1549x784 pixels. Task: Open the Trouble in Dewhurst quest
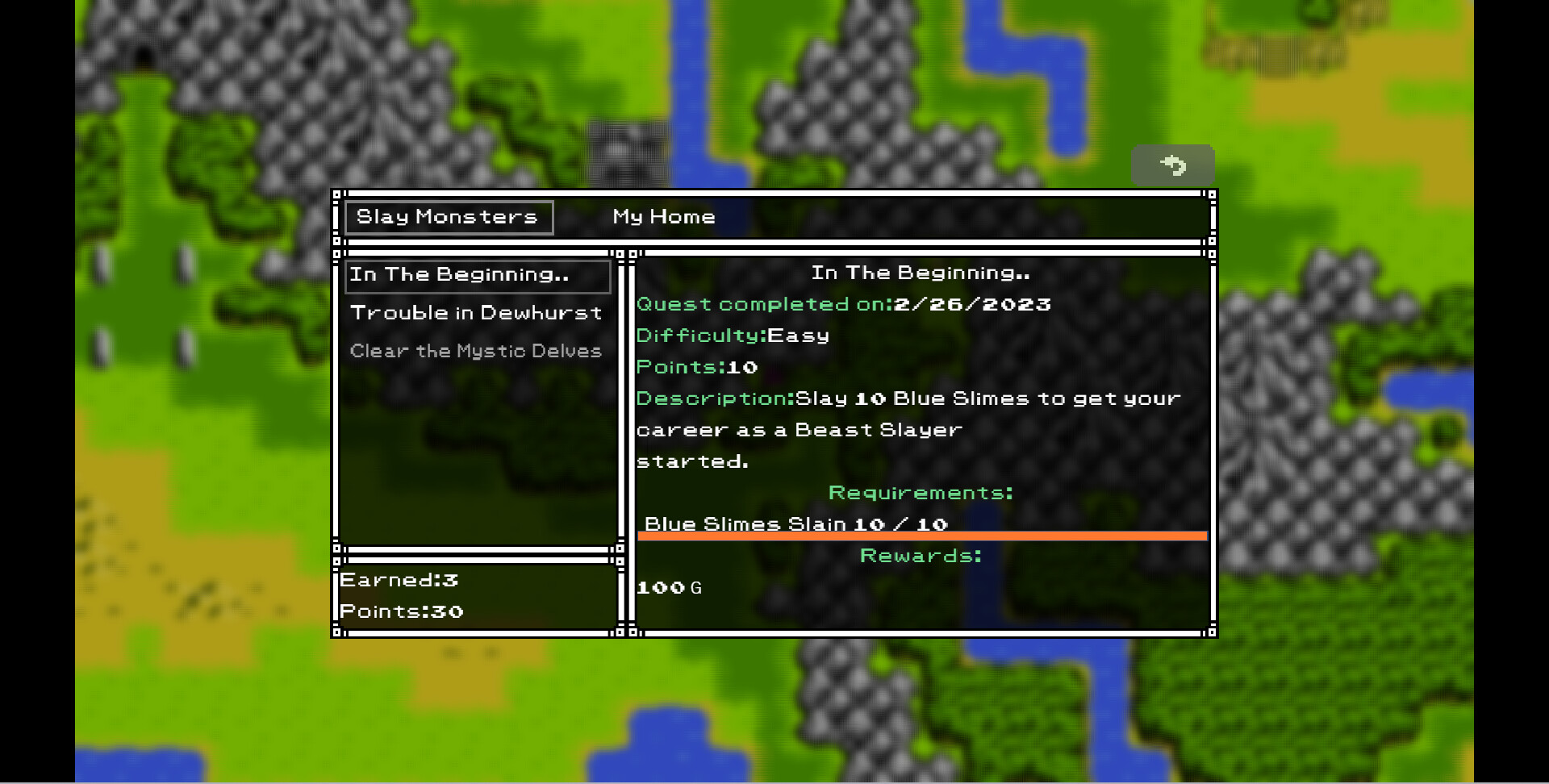[x=476, y=313]
